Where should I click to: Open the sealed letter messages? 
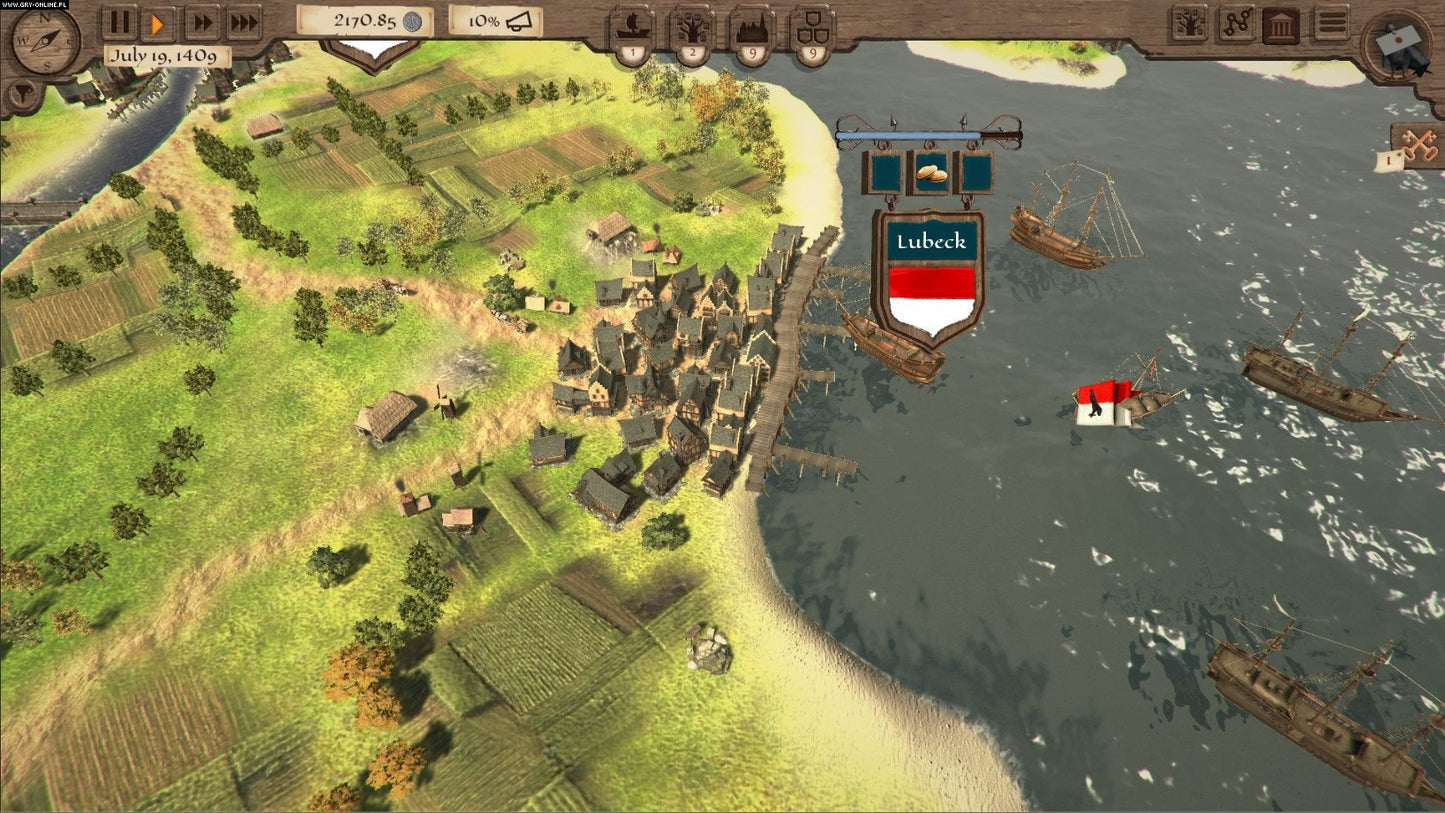[1396, 44]
